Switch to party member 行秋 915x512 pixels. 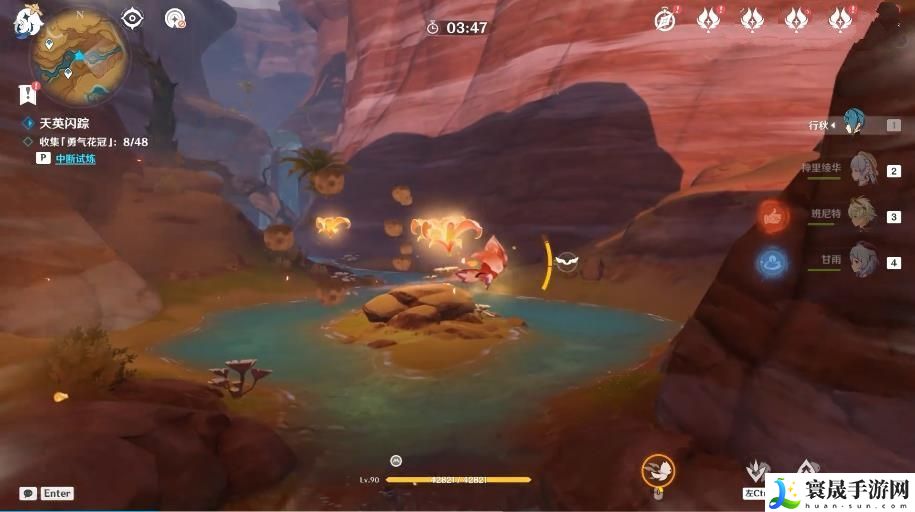[853, 125]
